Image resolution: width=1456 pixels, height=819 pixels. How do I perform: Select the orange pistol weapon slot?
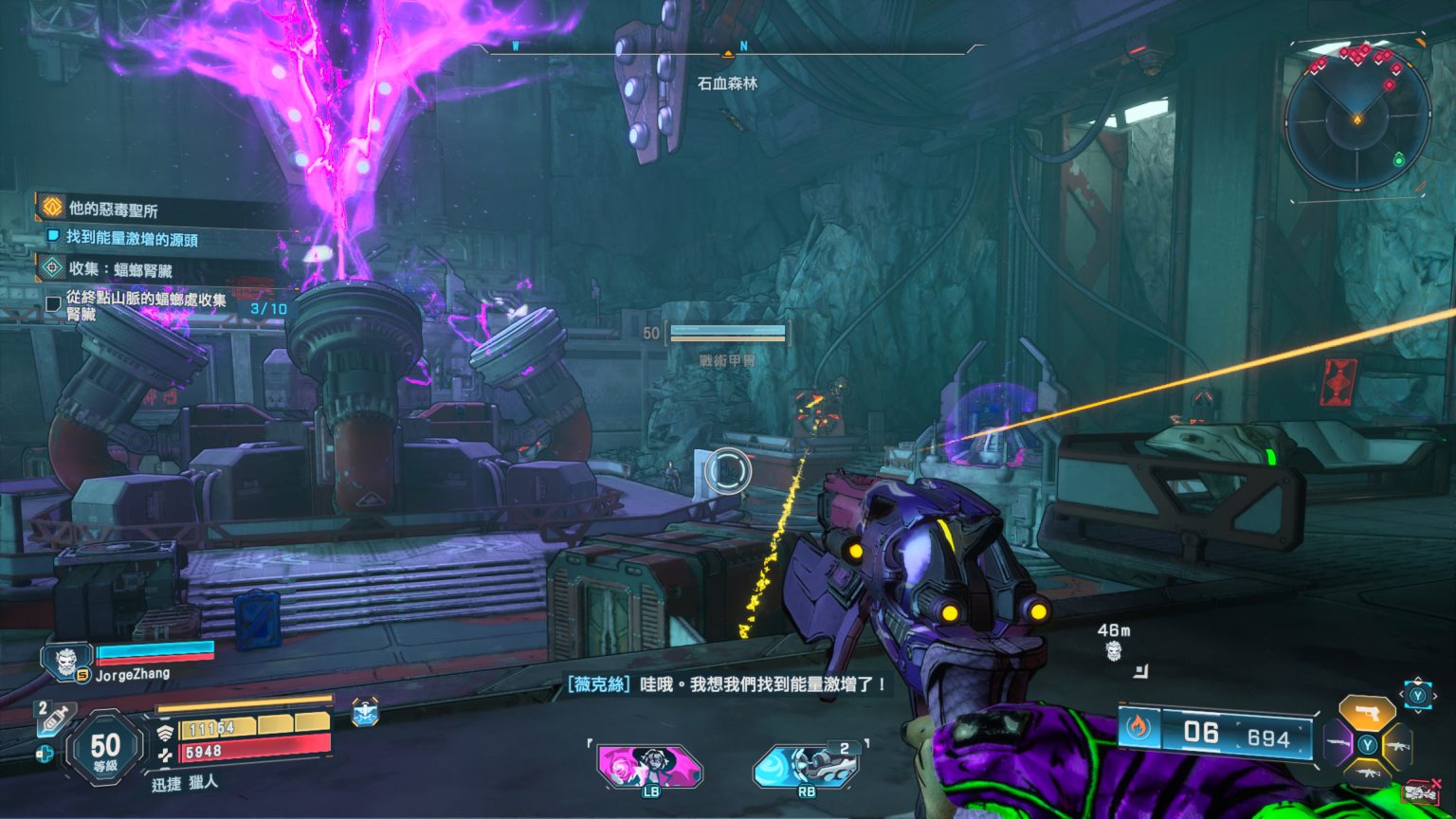pyautogui.click(x=1366, y=712)
